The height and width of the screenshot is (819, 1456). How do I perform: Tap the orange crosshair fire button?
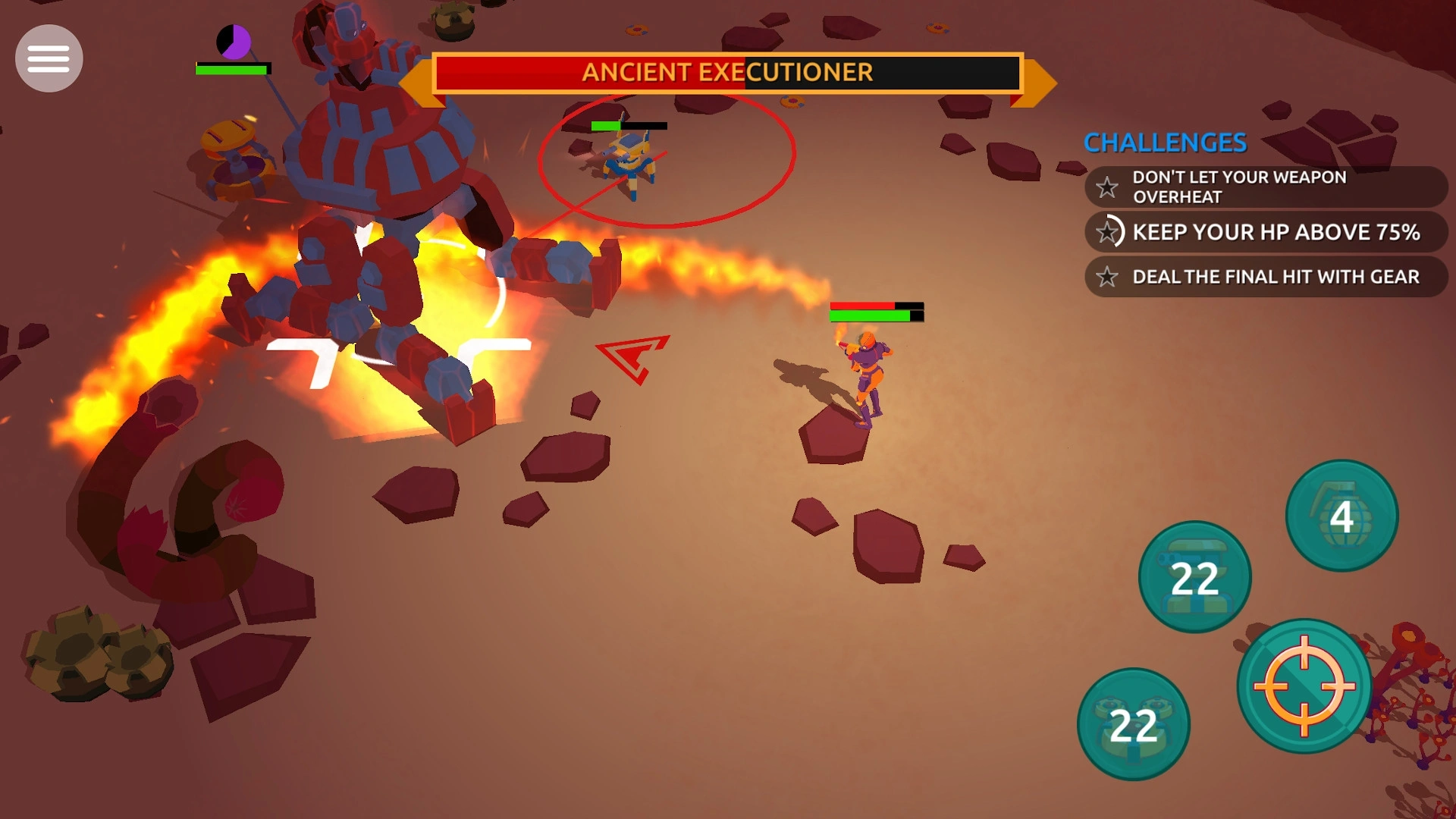click(1304, 686)
